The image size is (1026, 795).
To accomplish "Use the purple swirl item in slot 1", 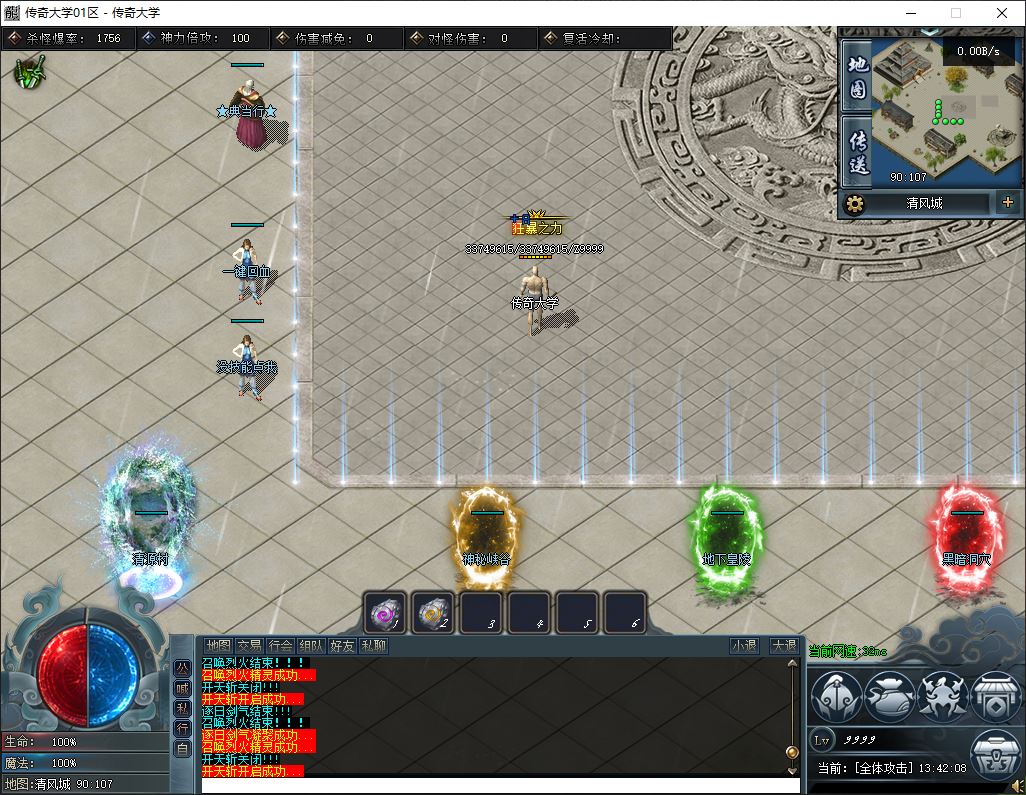I will pyautogui.click(x=385, y=612).
